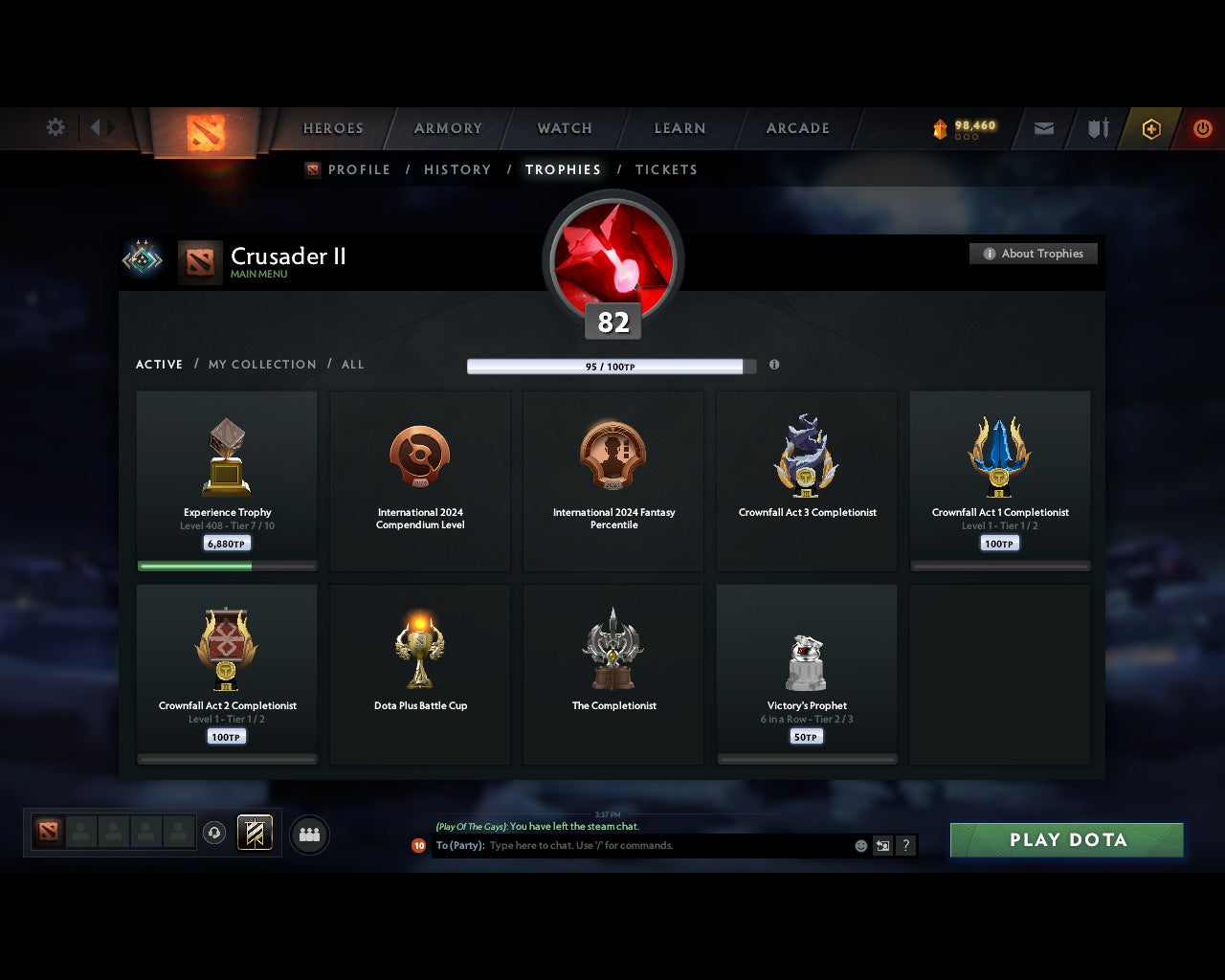The height and width of the screenshot is (980, 1225).
Task: Open Dota Plus with the gold hexagon icon
Action: point(1151,127)
